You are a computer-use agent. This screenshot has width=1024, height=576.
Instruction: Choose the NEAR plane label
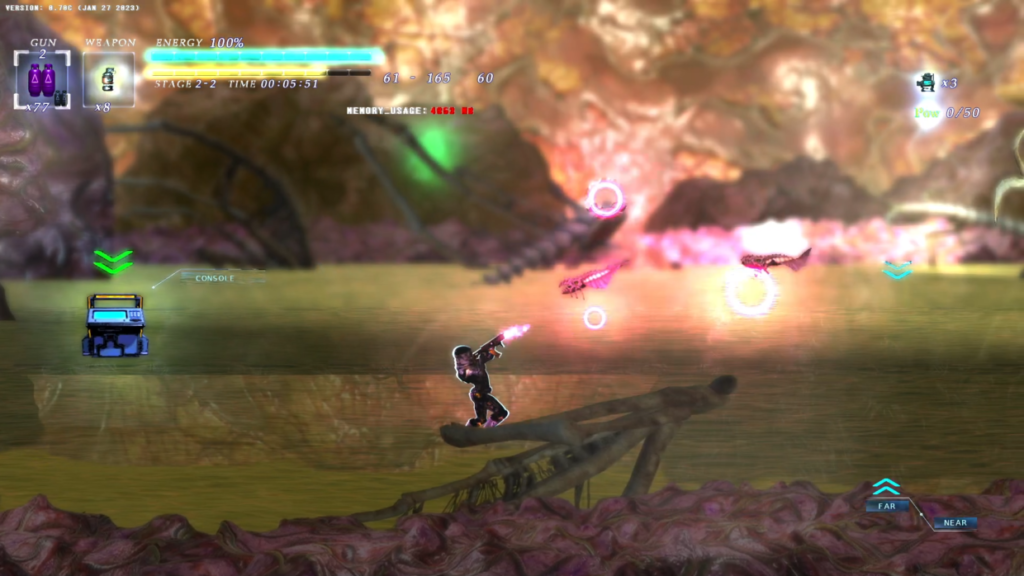click(954, 522)
